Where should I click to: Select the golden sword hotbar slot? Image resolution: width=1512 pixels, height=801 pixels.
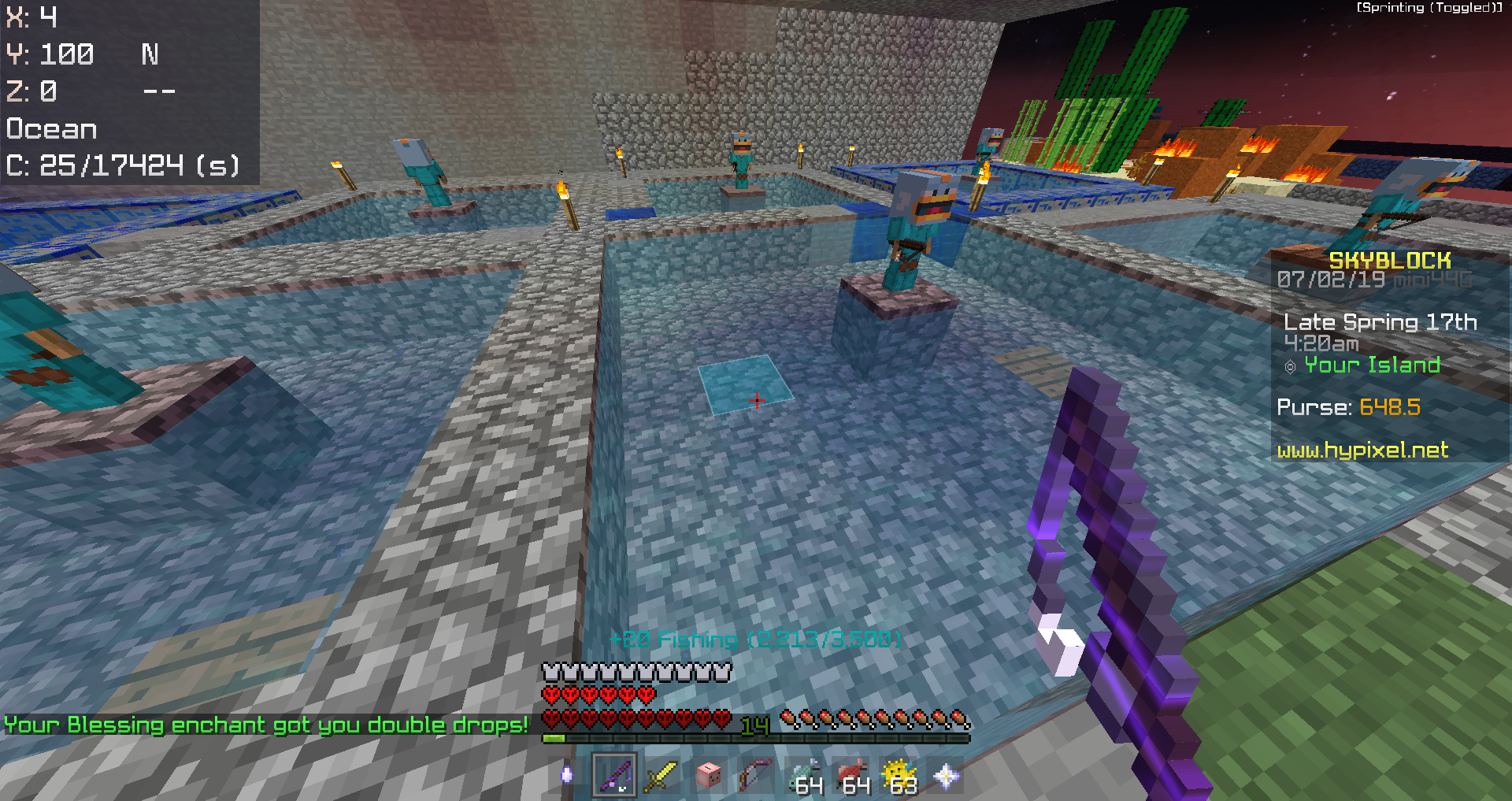point(660,774)
